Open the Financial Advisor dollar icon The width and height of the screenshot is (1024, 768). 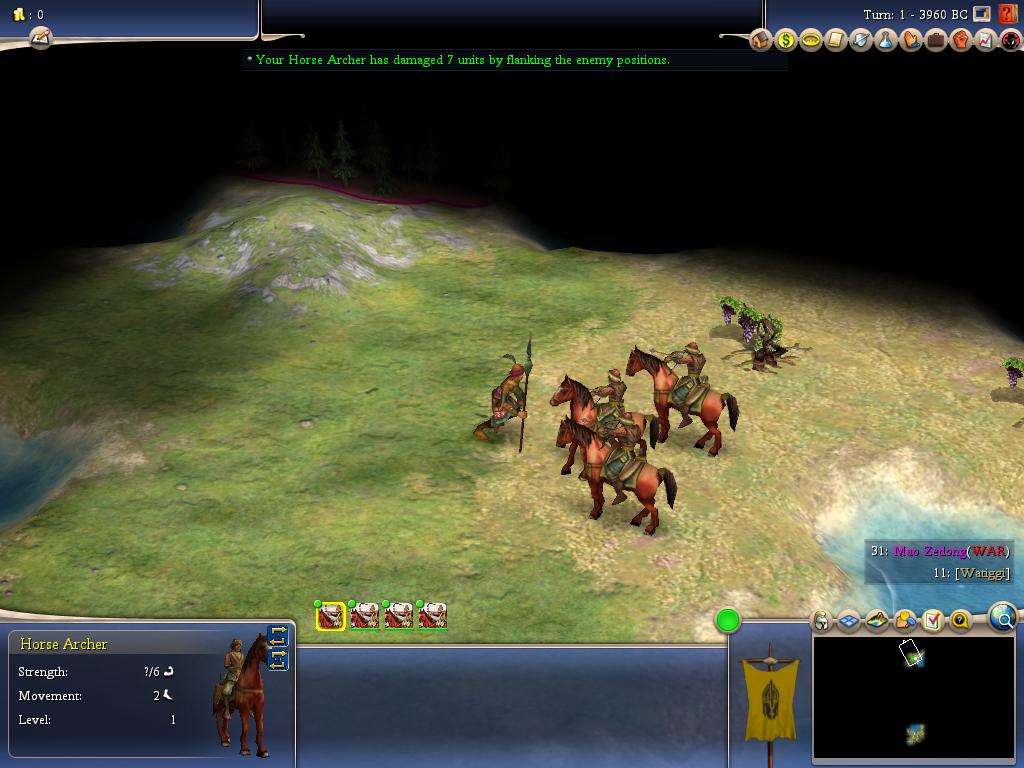[786, 40]
